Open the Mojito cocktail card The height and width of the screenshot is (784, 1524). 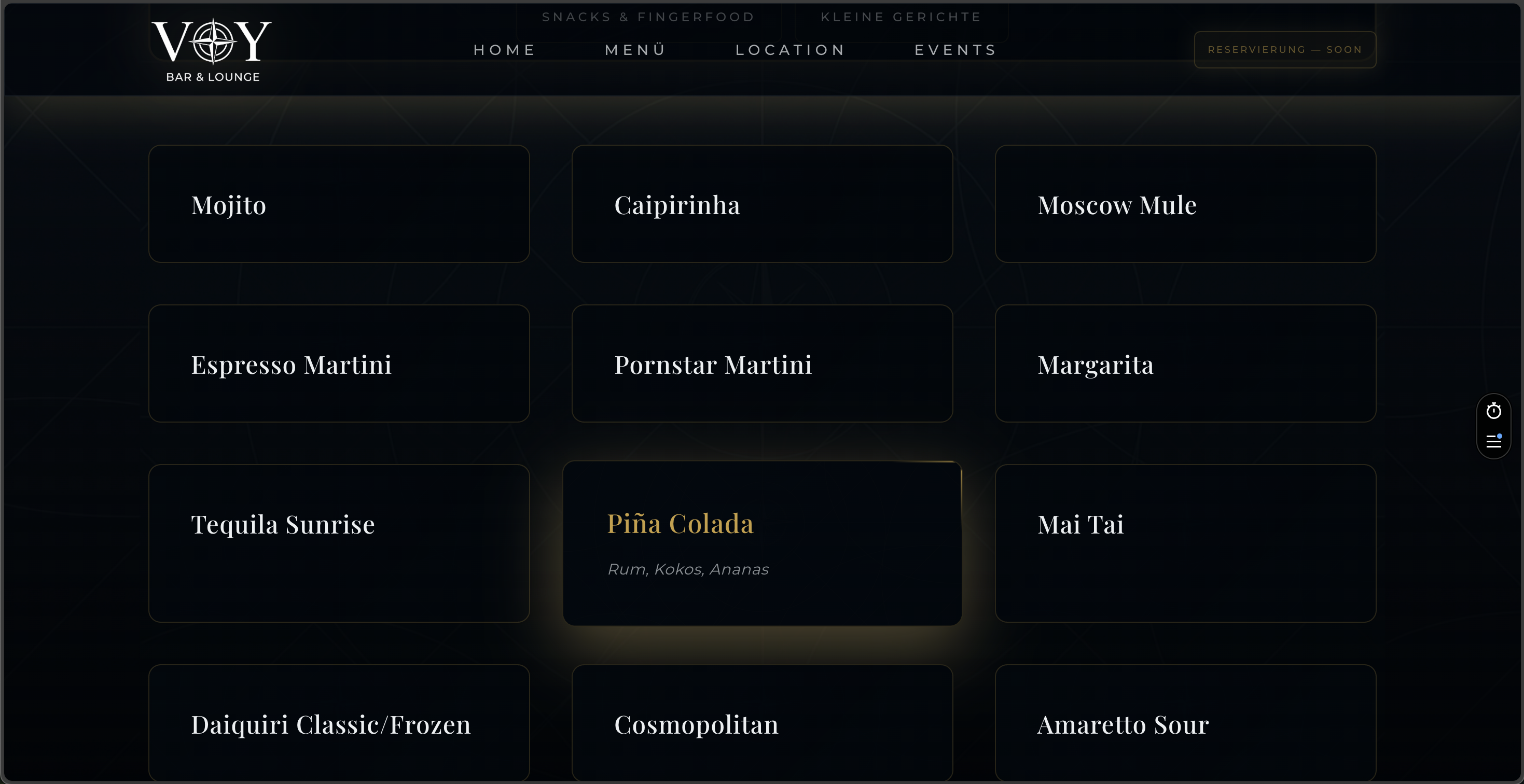coord(338,204)
